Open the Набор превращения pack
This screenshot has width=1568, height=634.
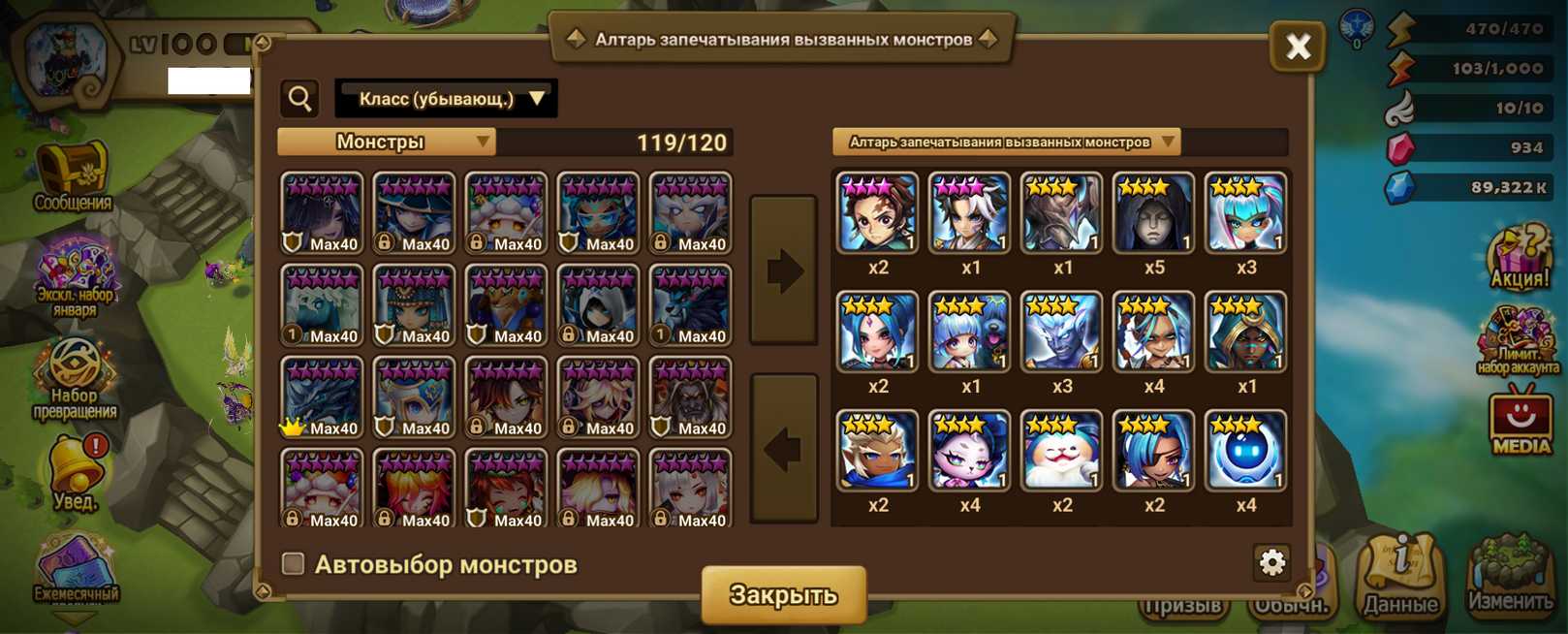point(75,378)
